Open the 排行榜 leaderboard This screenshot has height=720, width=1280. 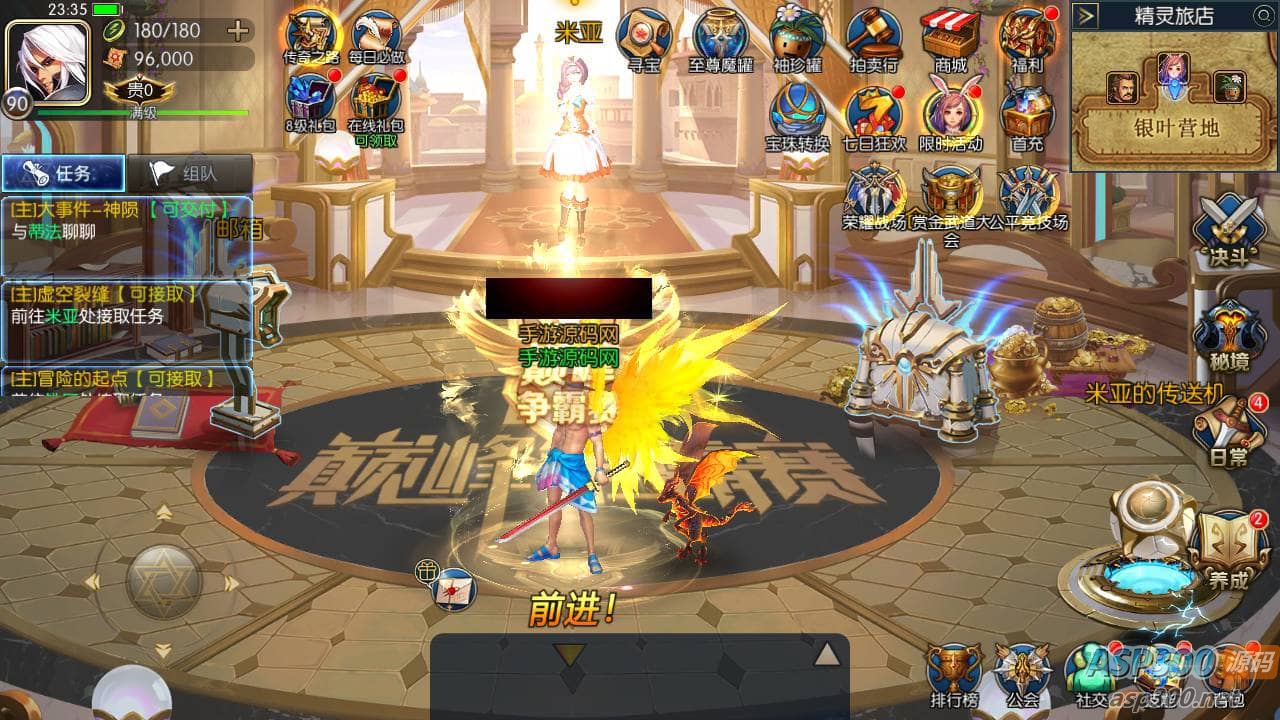pyautogui.click(x=952, y=675)
